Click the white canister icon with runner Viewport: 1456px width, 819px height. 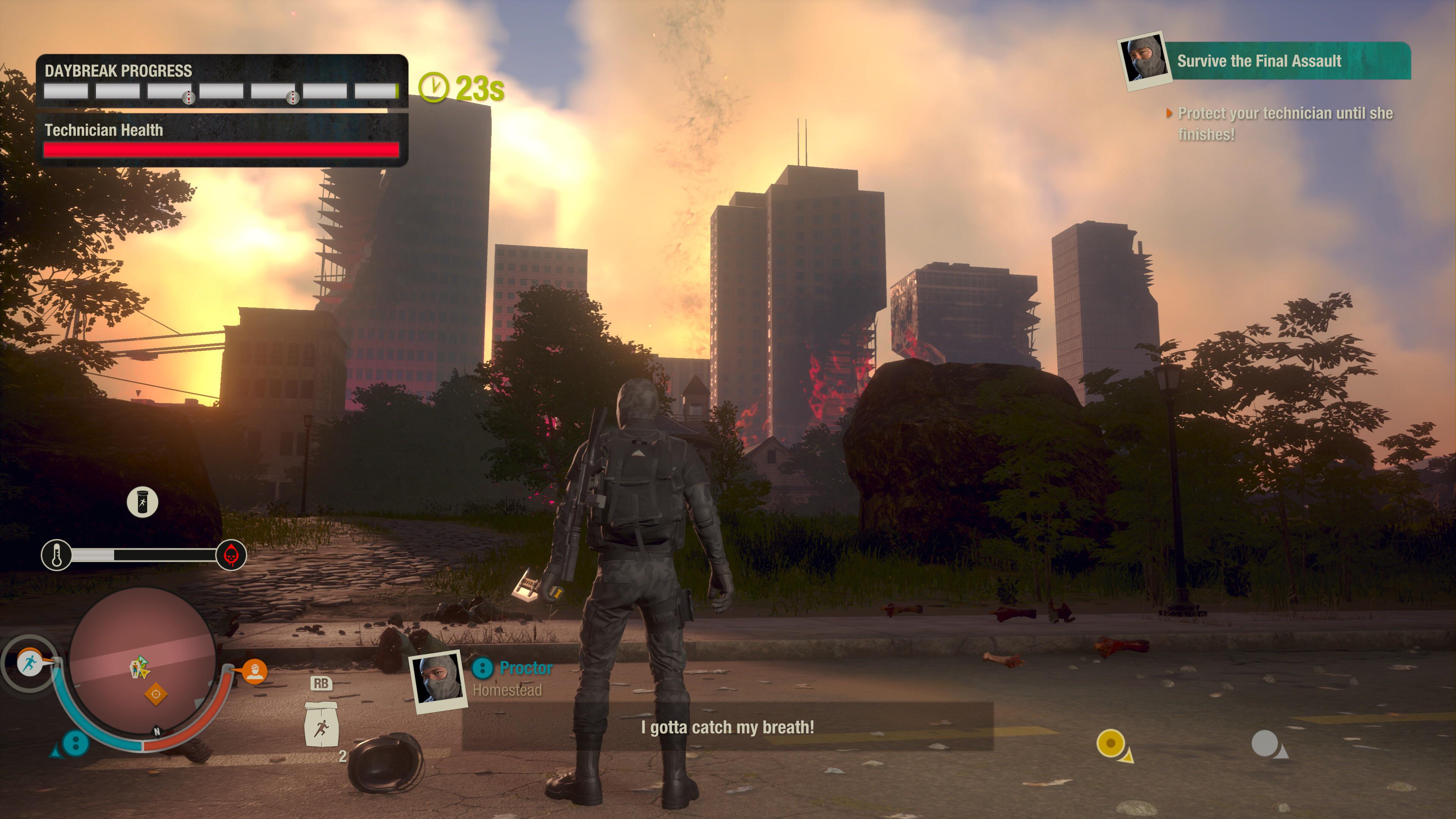tap(142, 502)
